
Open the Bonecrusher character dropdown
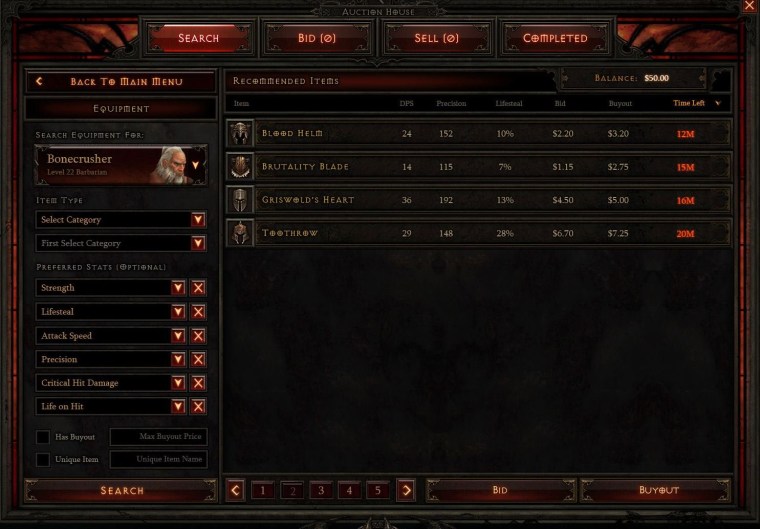[196, 165]
